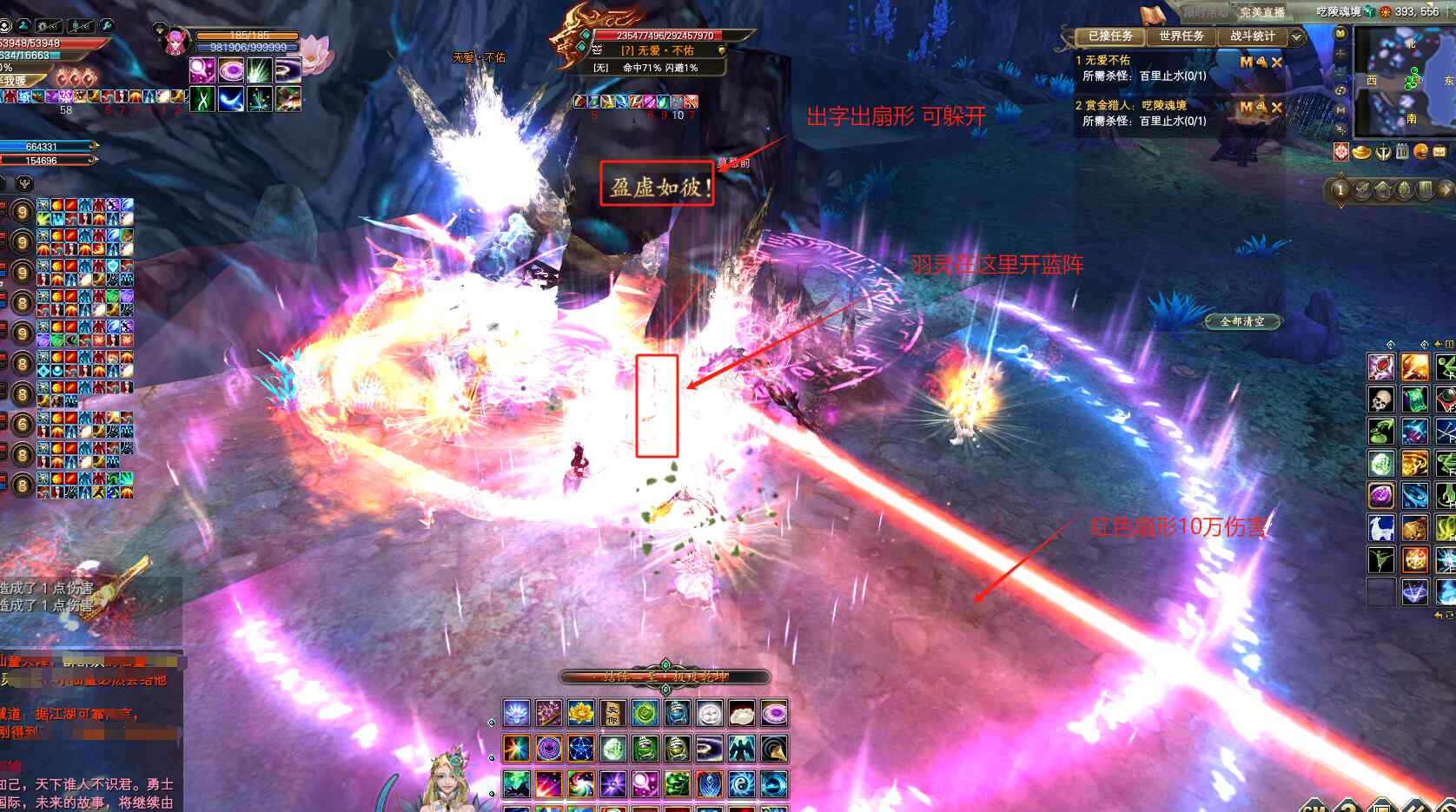Select the 赏金猎人 吃陵魂境 quest entry
The width and height of the screenshot is (1456, 812).
click(1135, 106)
